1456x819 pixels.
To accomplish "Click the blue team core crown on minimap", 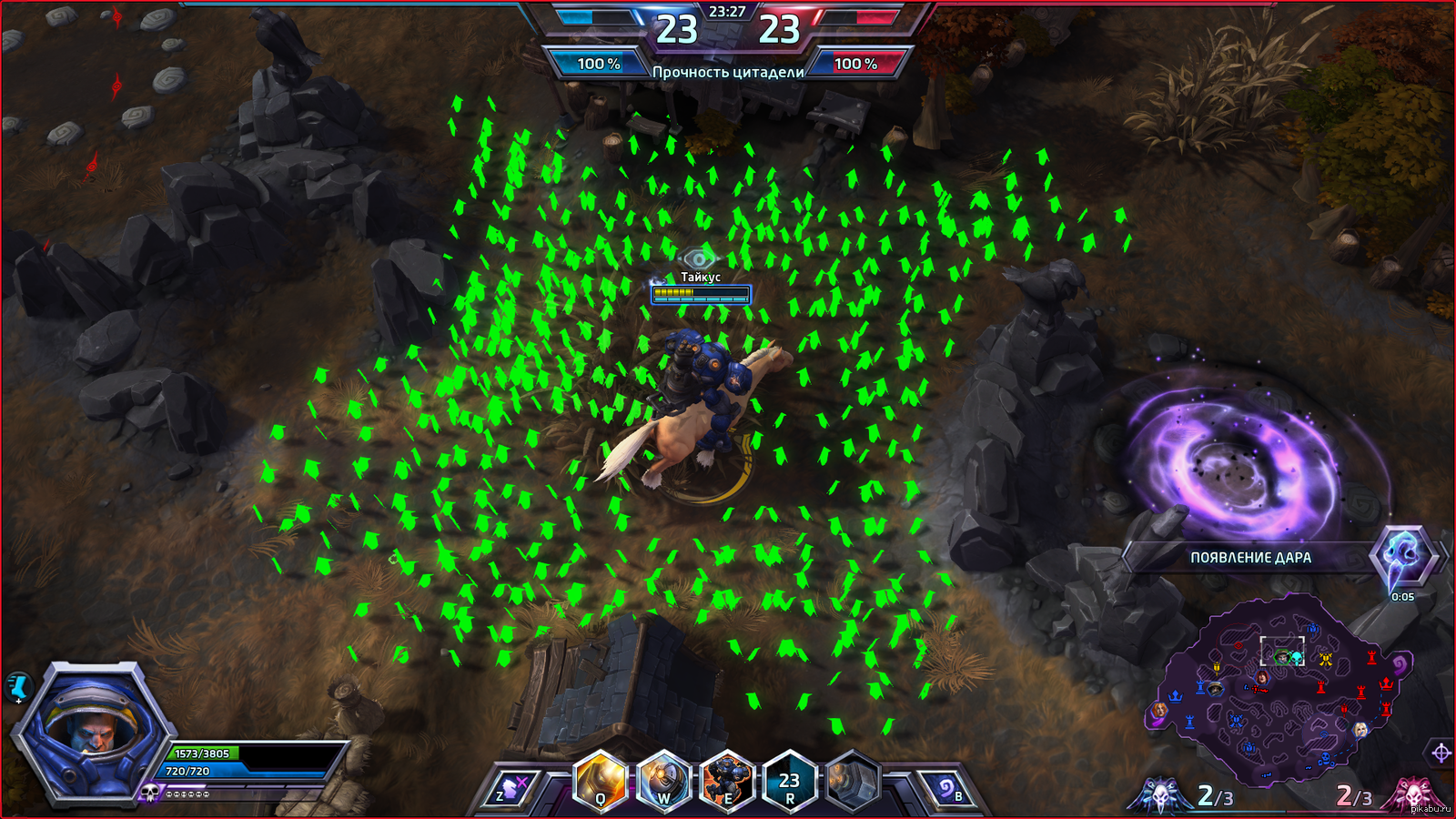I will point(1176,697).
